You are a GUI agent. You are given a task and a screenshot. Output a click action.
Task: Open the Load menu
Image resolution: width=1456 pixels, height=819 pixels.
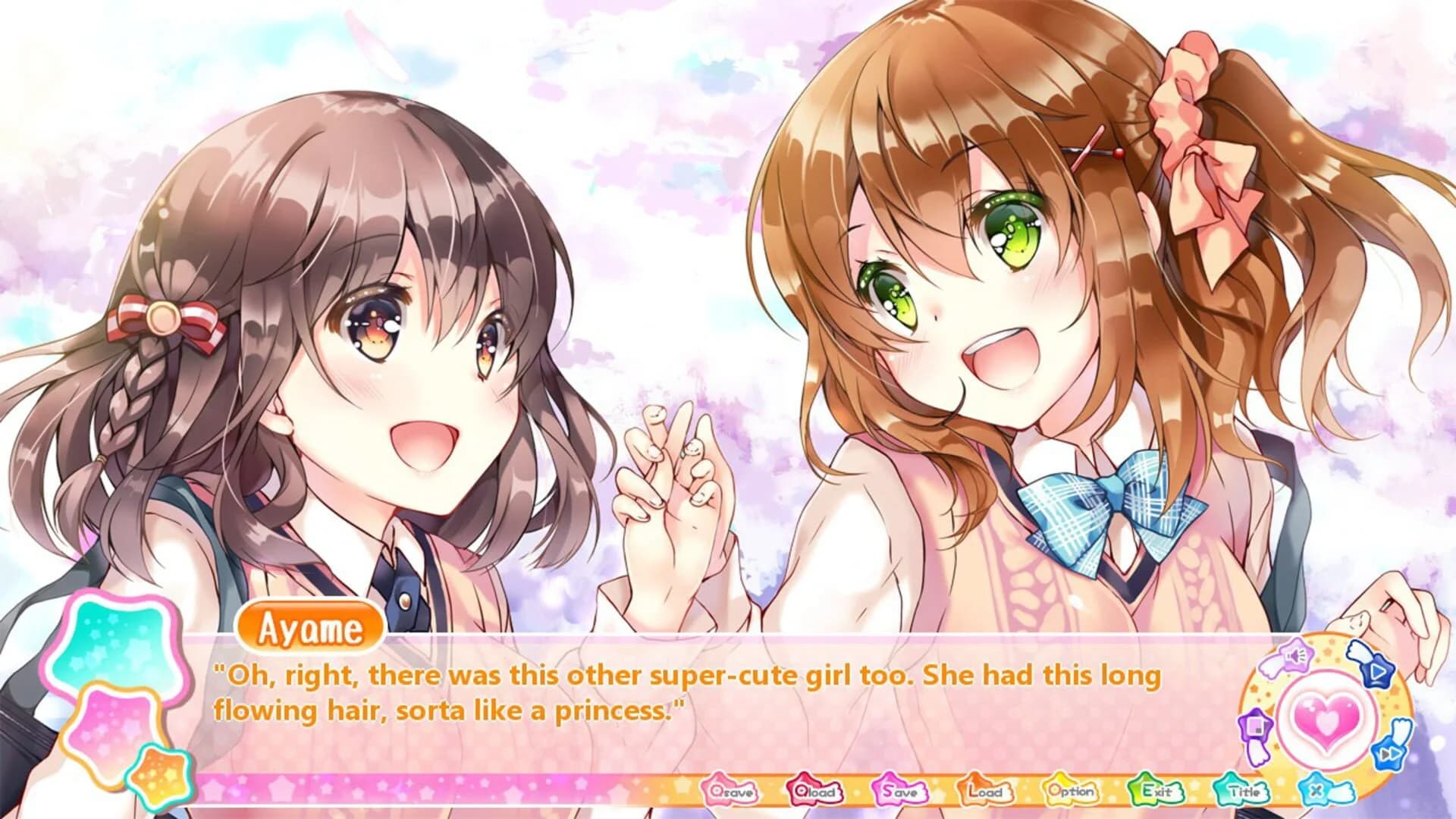pyautogui.click(x=986, y=791)
